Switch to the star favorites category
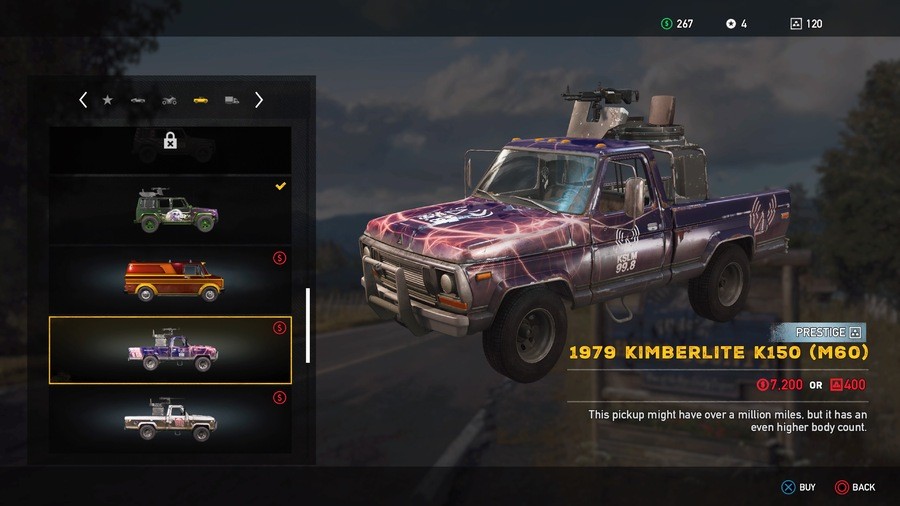 [107, 100]
